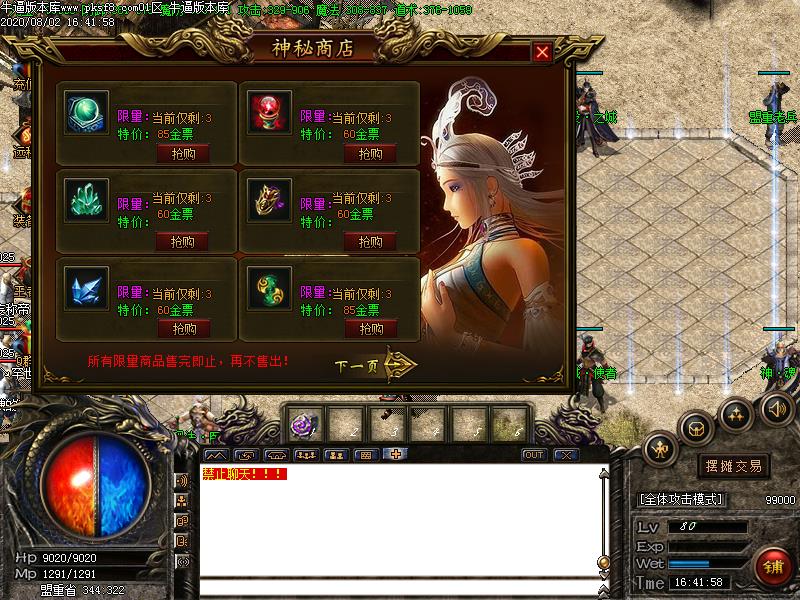The height and width of the screenshot is (600, 800).
Task: Click the OUT button above chat
Action: click(x=535, y=455)
